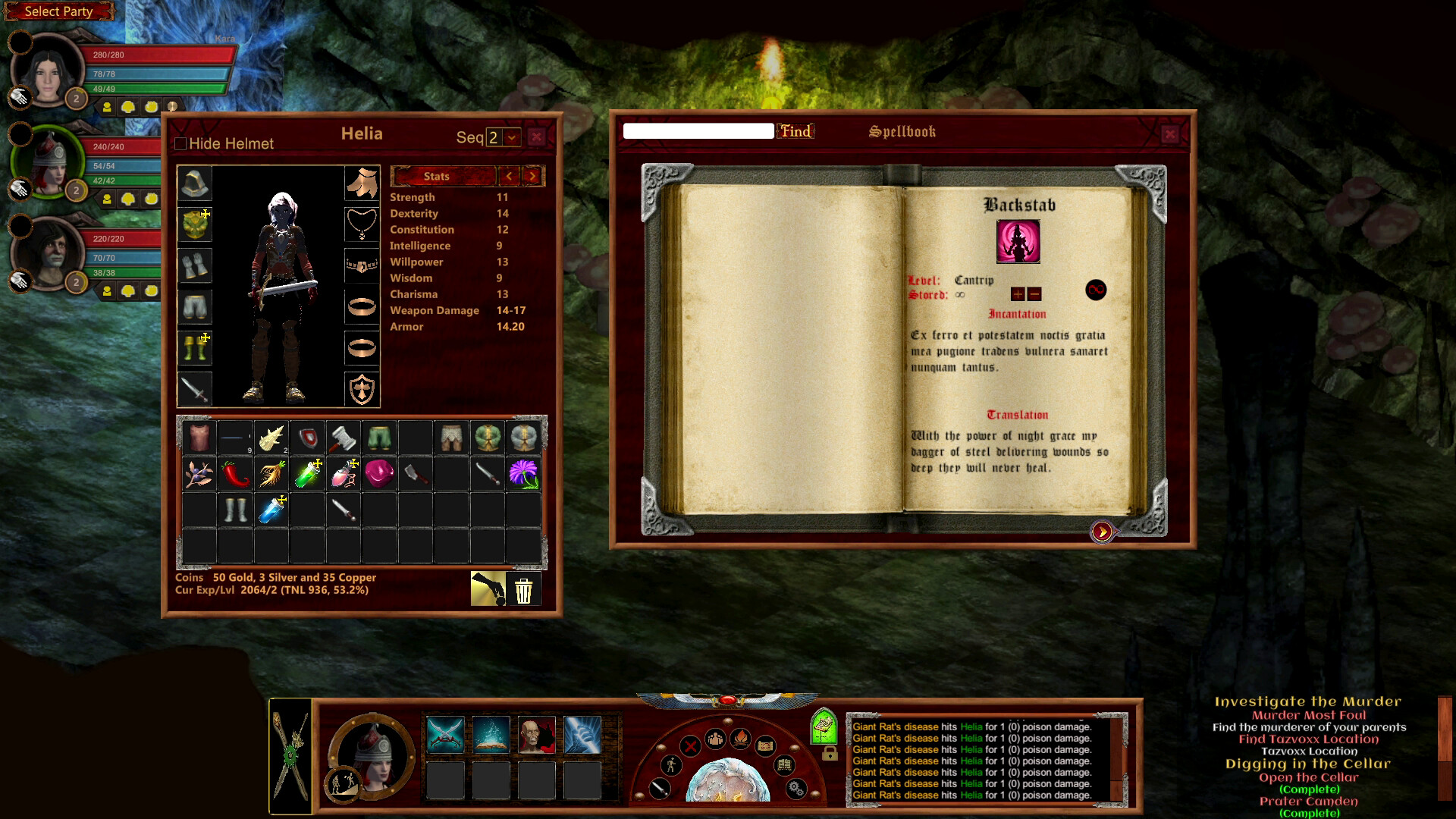Toggle the lock icon beside the combat log

[x=830, y=753]
